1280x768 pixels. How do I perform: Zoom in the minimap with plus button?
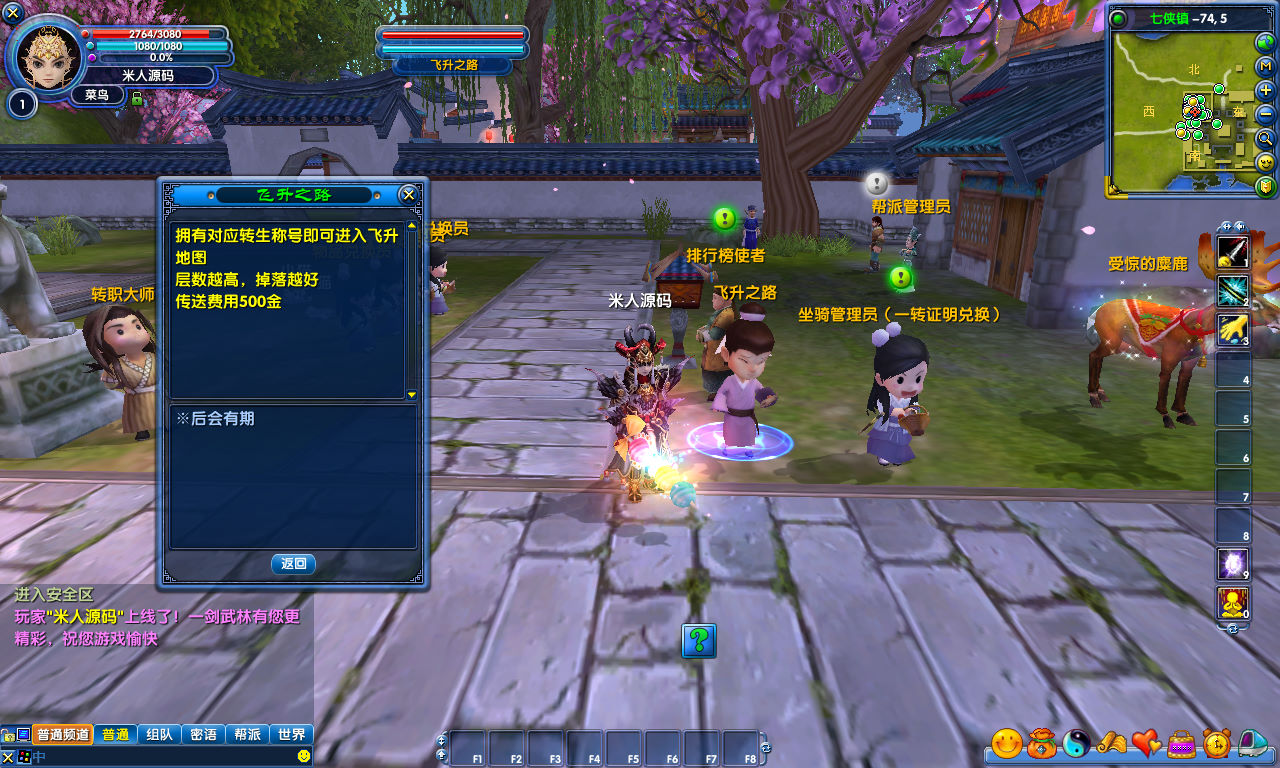pyautogui.click(x=1266, y=91)
